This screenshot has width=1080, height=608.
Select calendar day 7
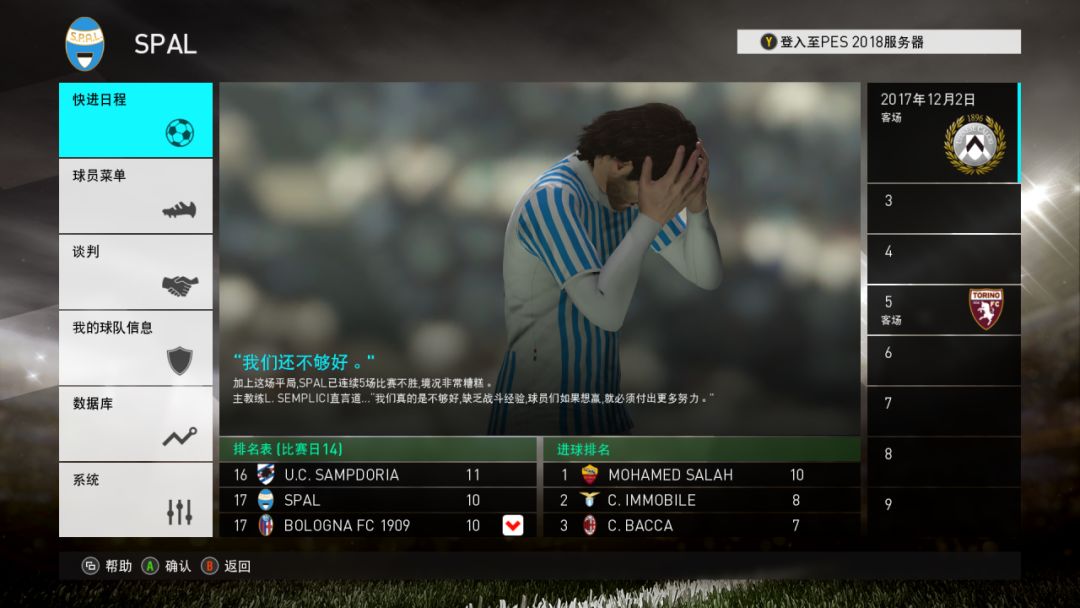[x=943, y=411]
